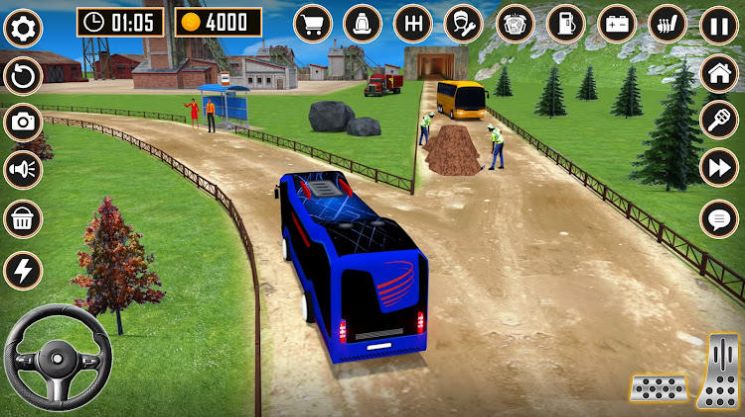Click the fast-forward arrows button
Image resolution: width=745 pixels, height=417 pixels.
click(719, 167)
